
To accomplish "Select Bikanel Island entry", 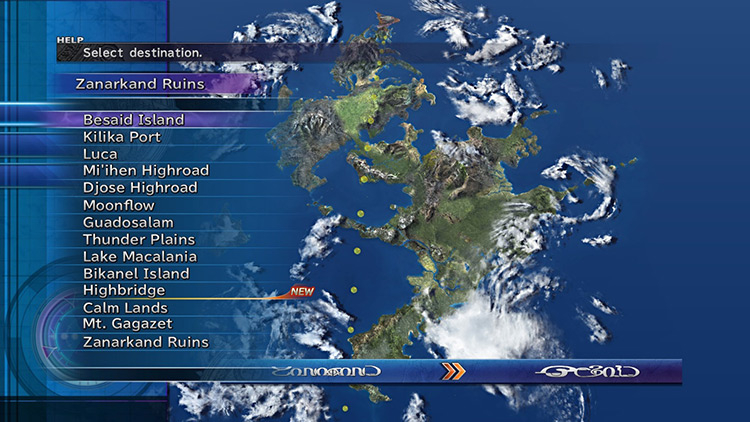I will coord(136,274).
